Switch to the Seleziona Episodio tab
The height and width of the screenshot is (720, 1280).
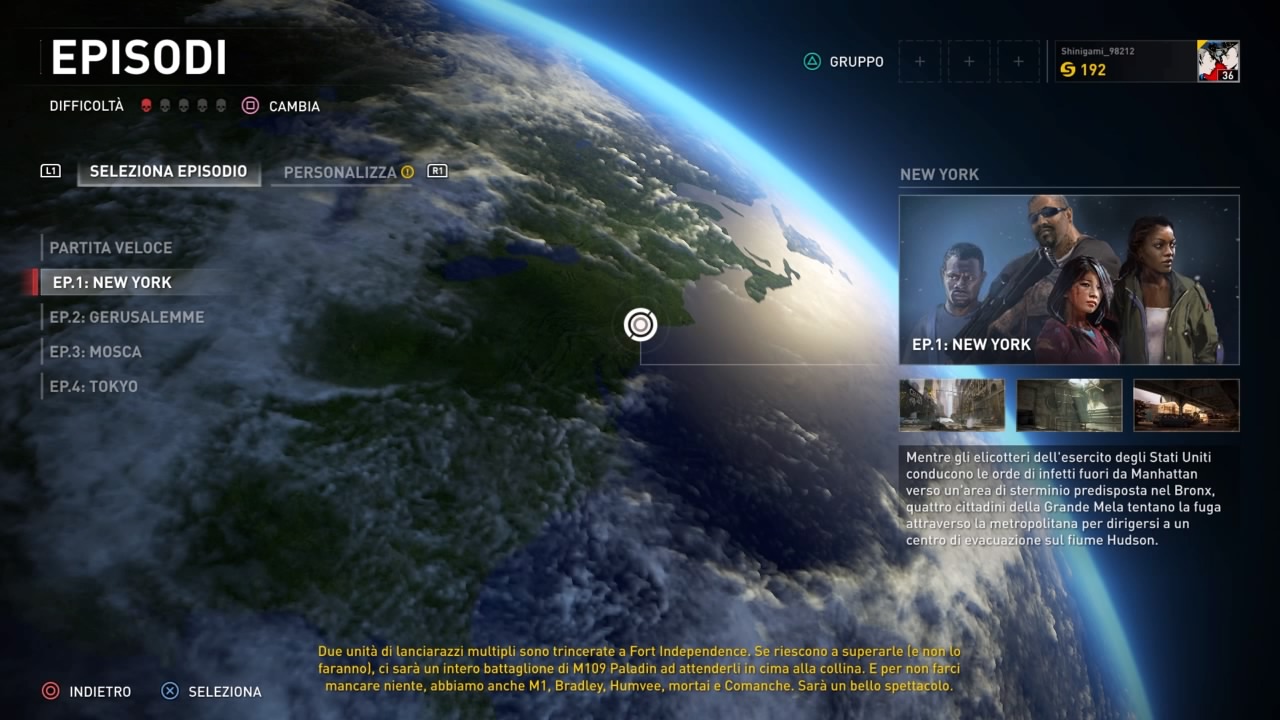(168, 172)
